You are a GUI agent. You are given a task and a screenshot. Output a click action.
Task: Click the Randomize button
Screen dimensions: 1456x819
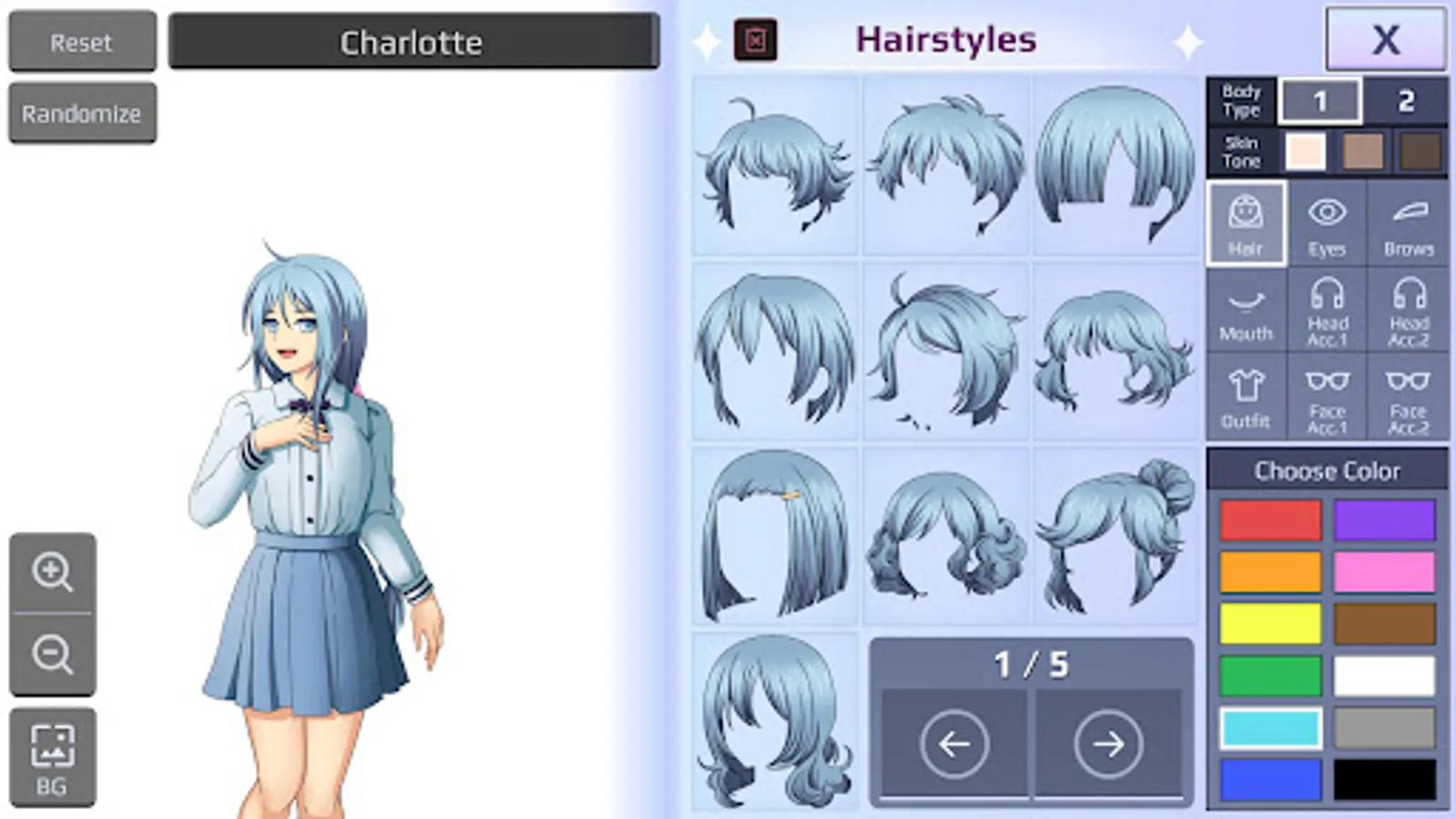82,112
